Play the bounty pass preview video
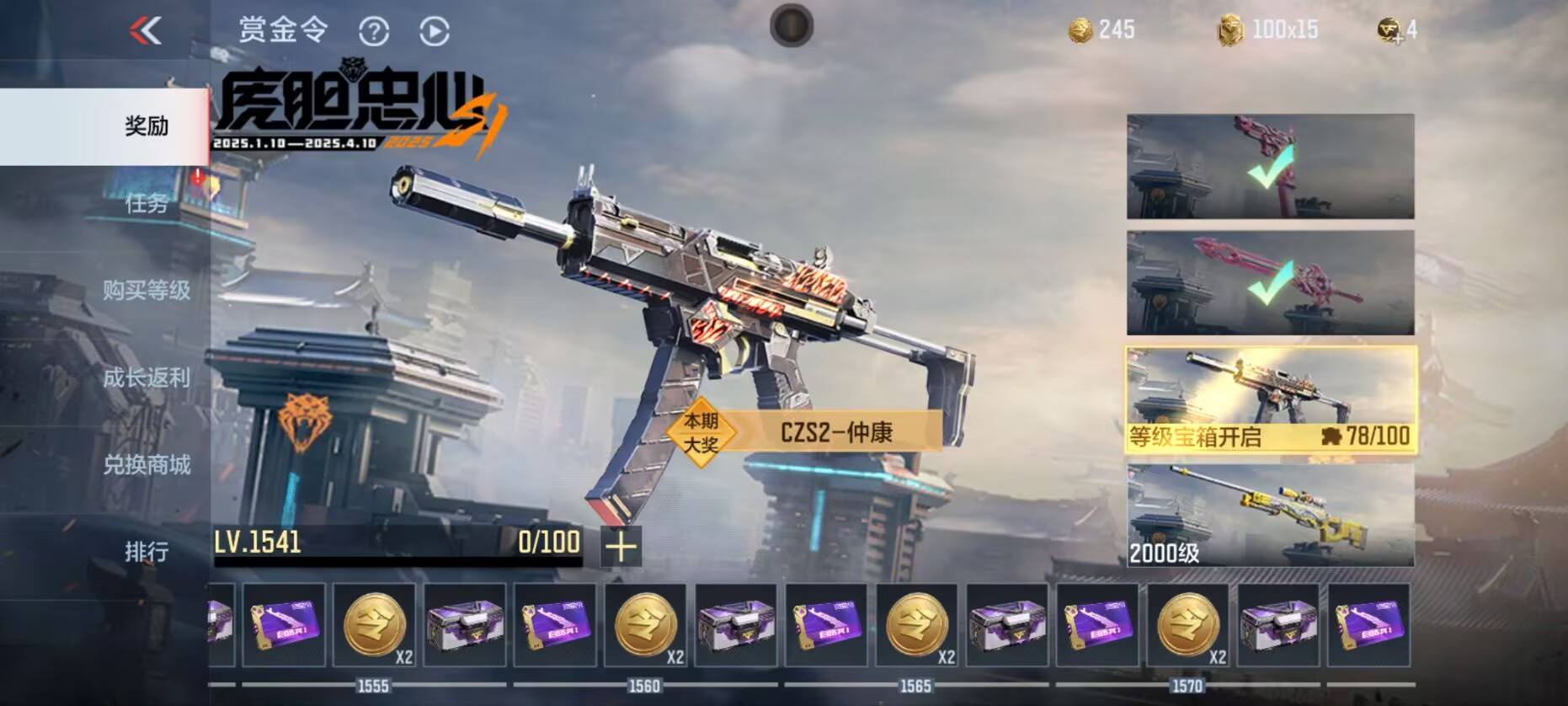The height and width of the screenshot is (706, 1568). (435, 32)
